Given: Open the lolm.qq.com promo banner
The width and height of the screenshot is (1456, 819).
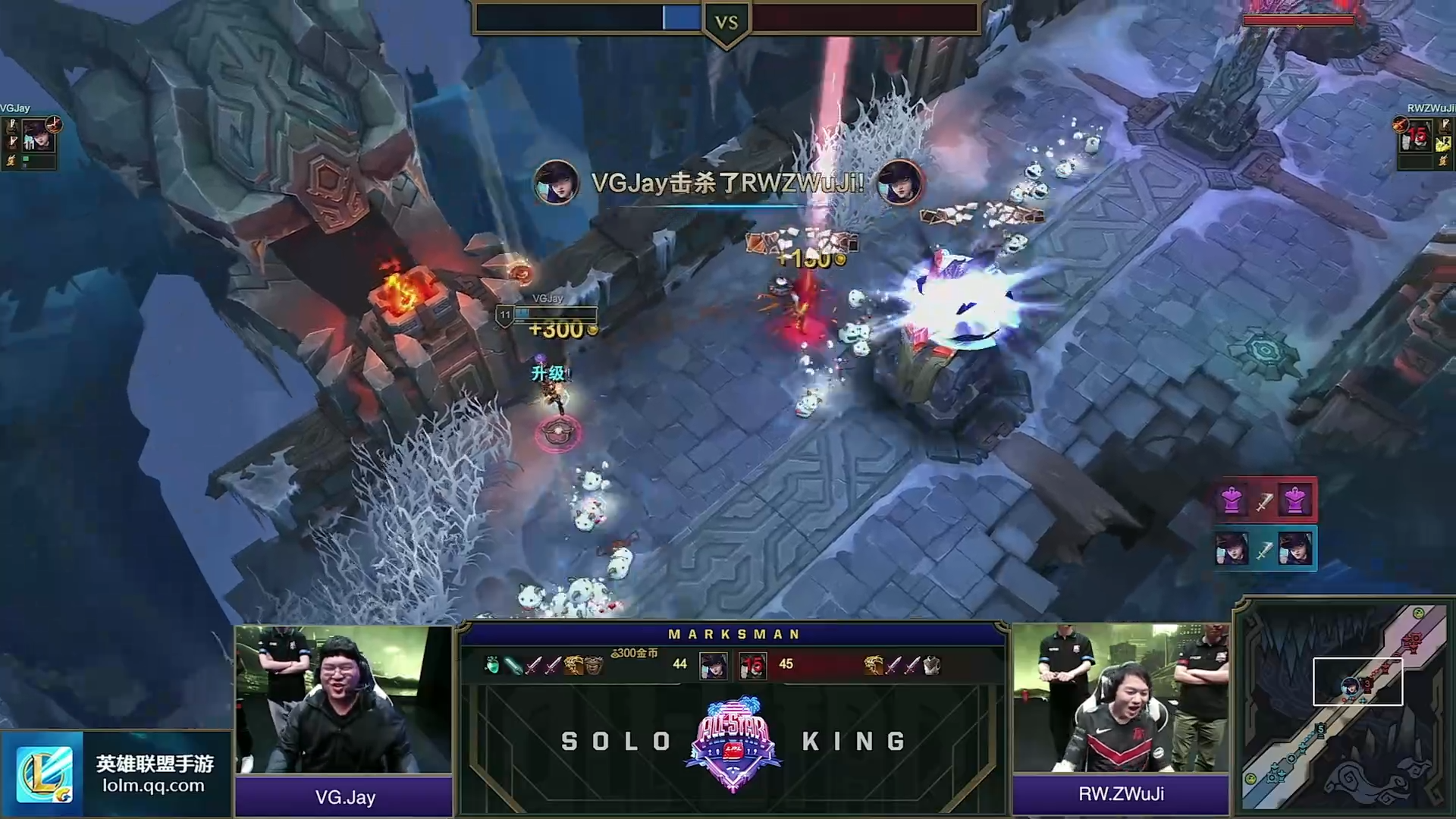Looking at the screenshot, I should click(116, 774).
